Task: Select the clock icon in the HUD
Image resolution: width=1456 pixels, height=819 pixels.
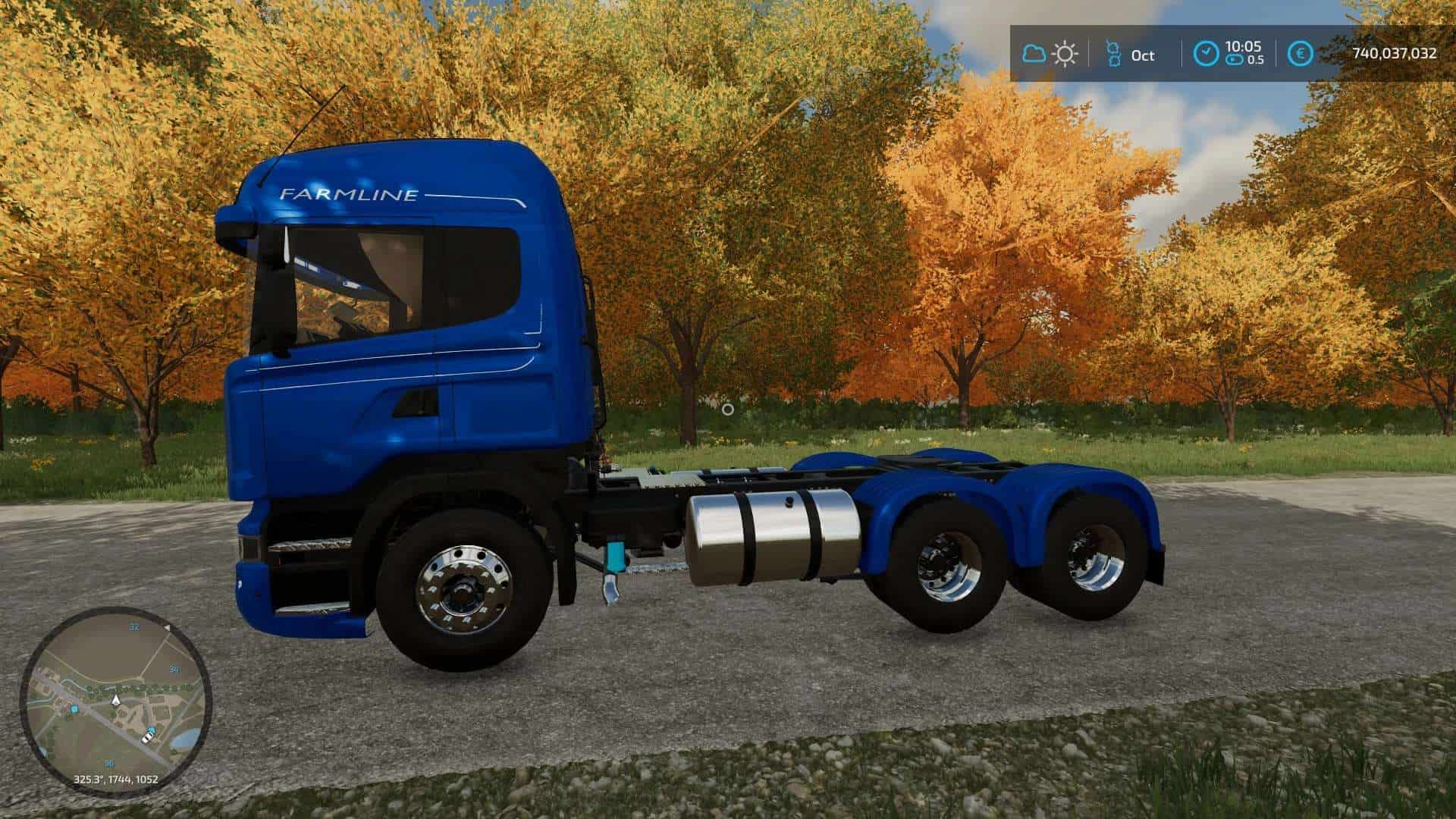Action: (1206, 54)
